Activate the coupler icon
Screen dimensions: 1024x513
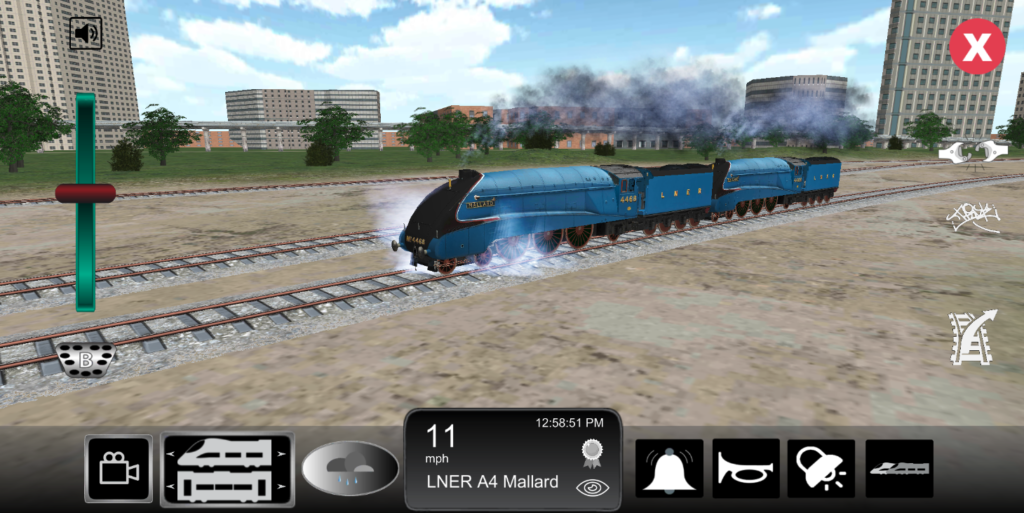pos(972,151)
